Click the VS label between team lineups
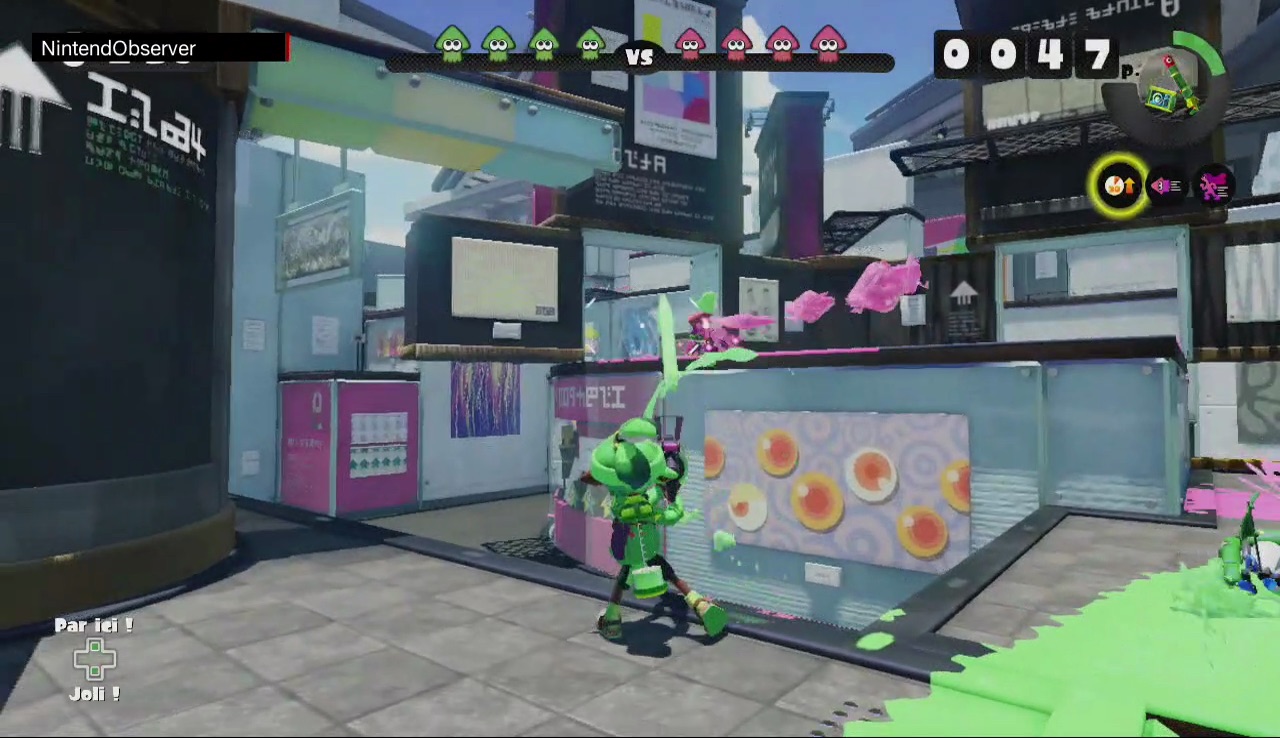 coord(640,57)
